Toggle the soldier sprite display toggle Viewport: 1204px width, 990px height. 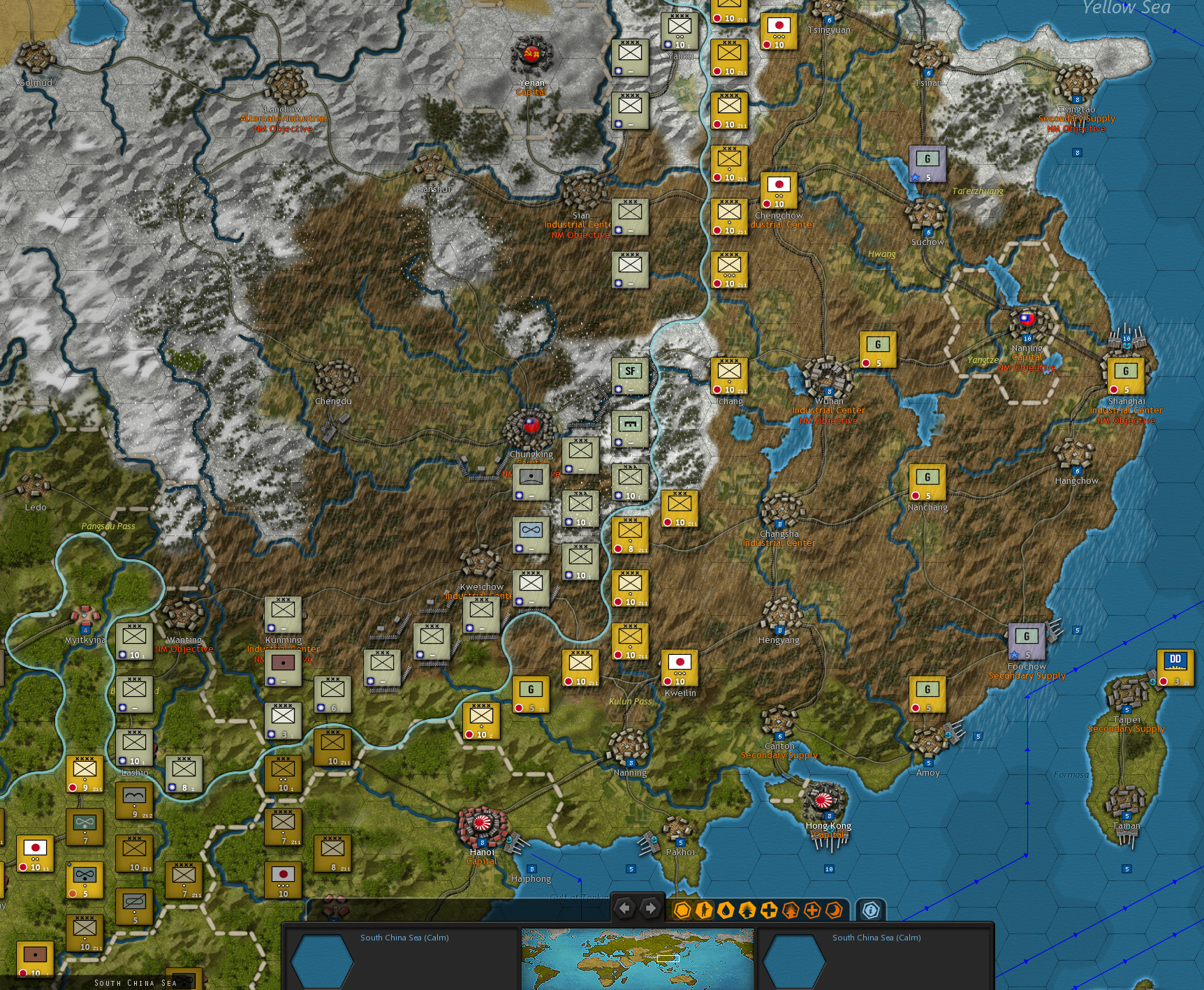coord(703,909)
